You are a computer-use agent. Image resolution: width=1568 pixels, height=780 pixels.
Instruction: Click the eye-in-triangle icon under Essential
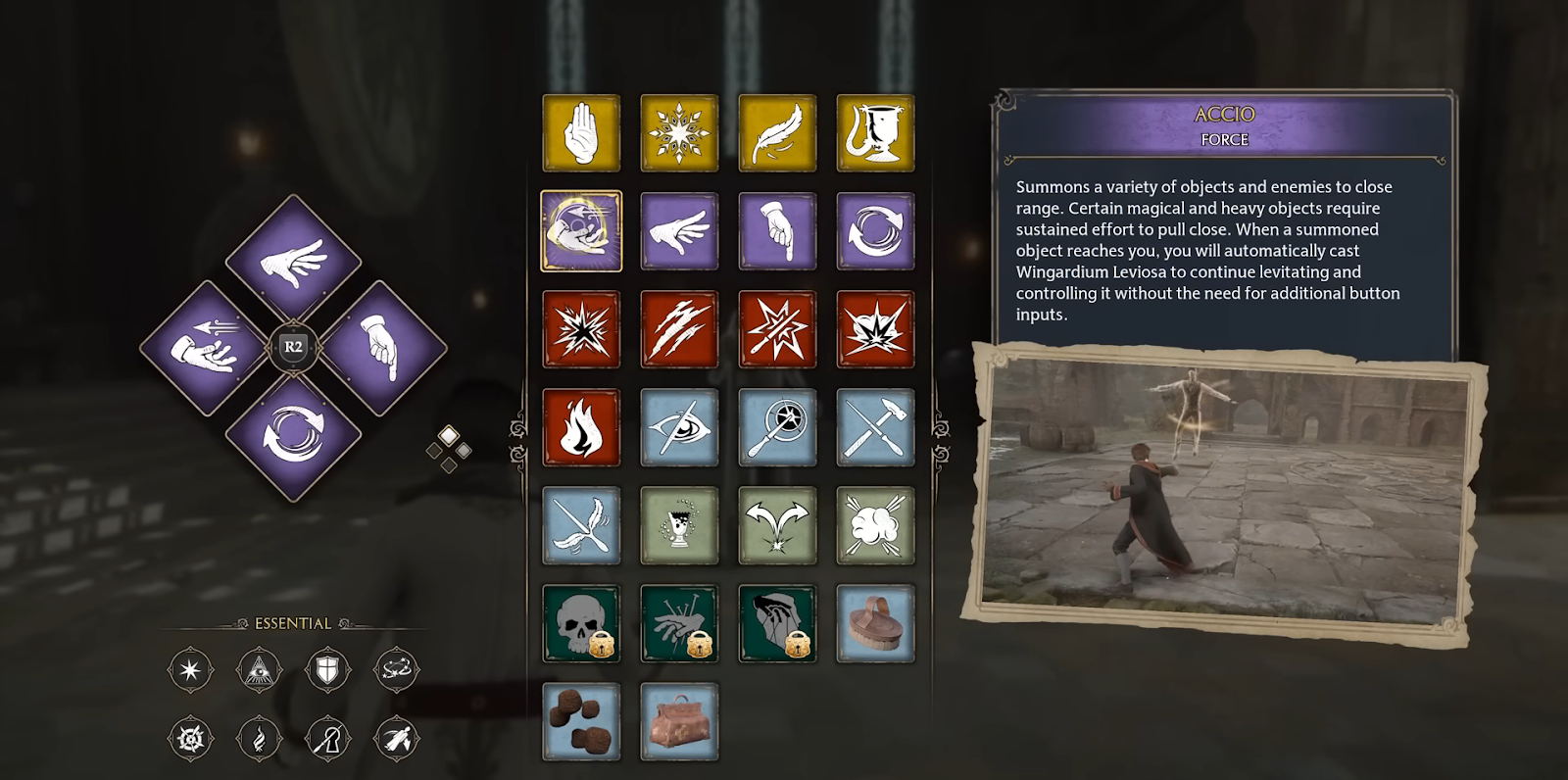click(x=259, y=670)
